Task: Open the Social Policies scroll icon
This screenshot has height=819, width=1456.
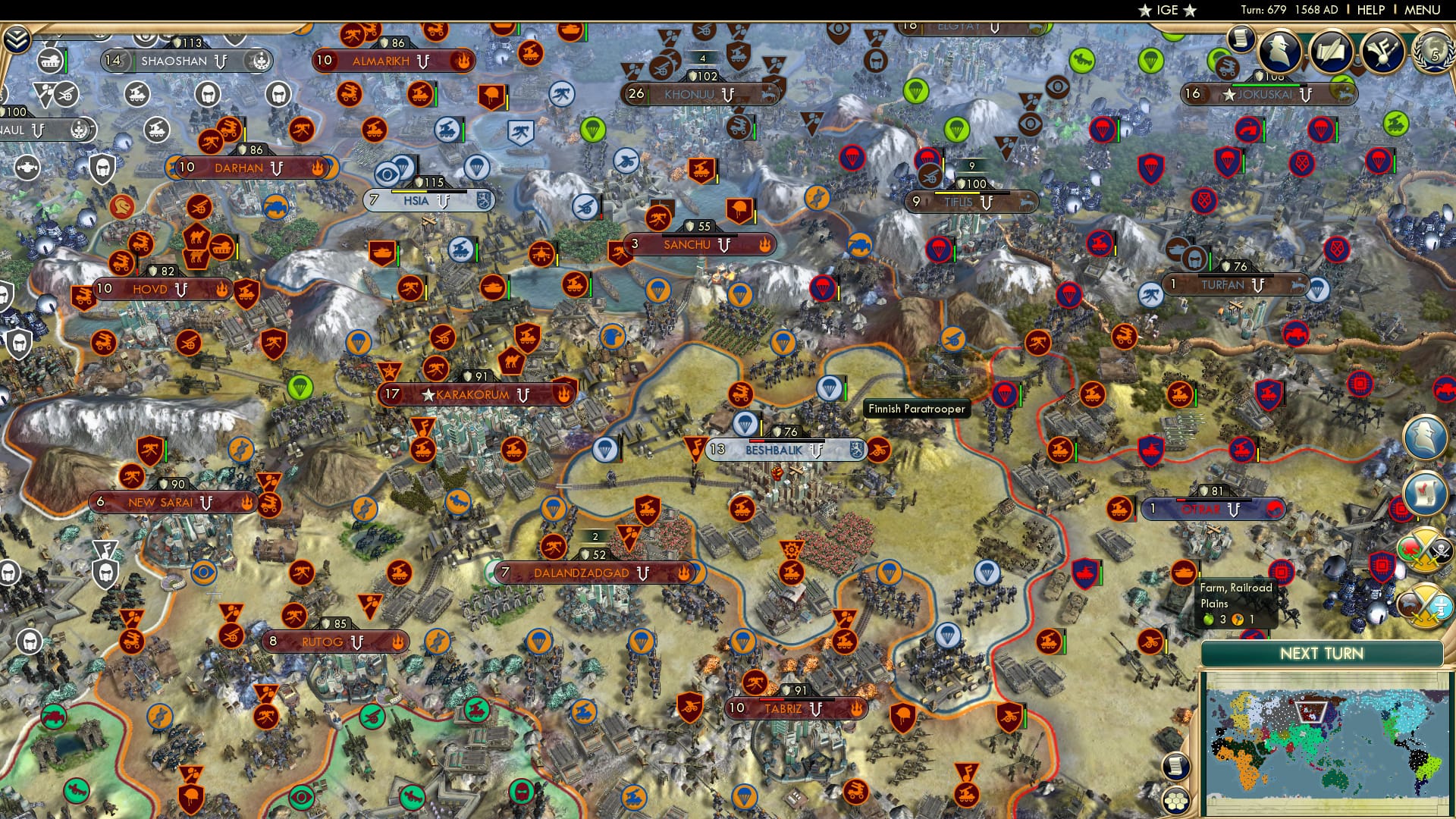Action: coord(1242,39)
